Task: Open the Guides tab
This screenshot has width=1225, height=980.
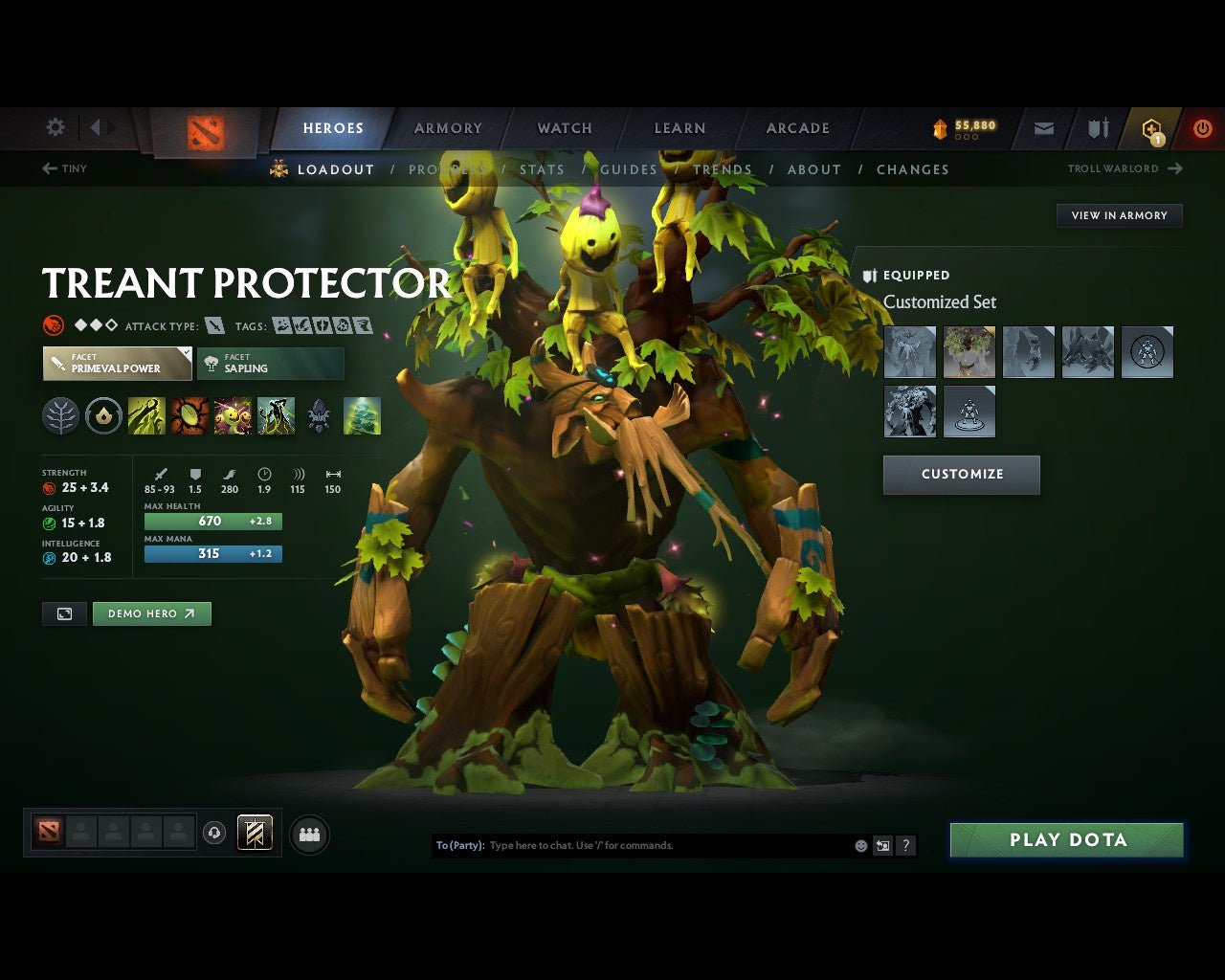Action: click(629, 169)
